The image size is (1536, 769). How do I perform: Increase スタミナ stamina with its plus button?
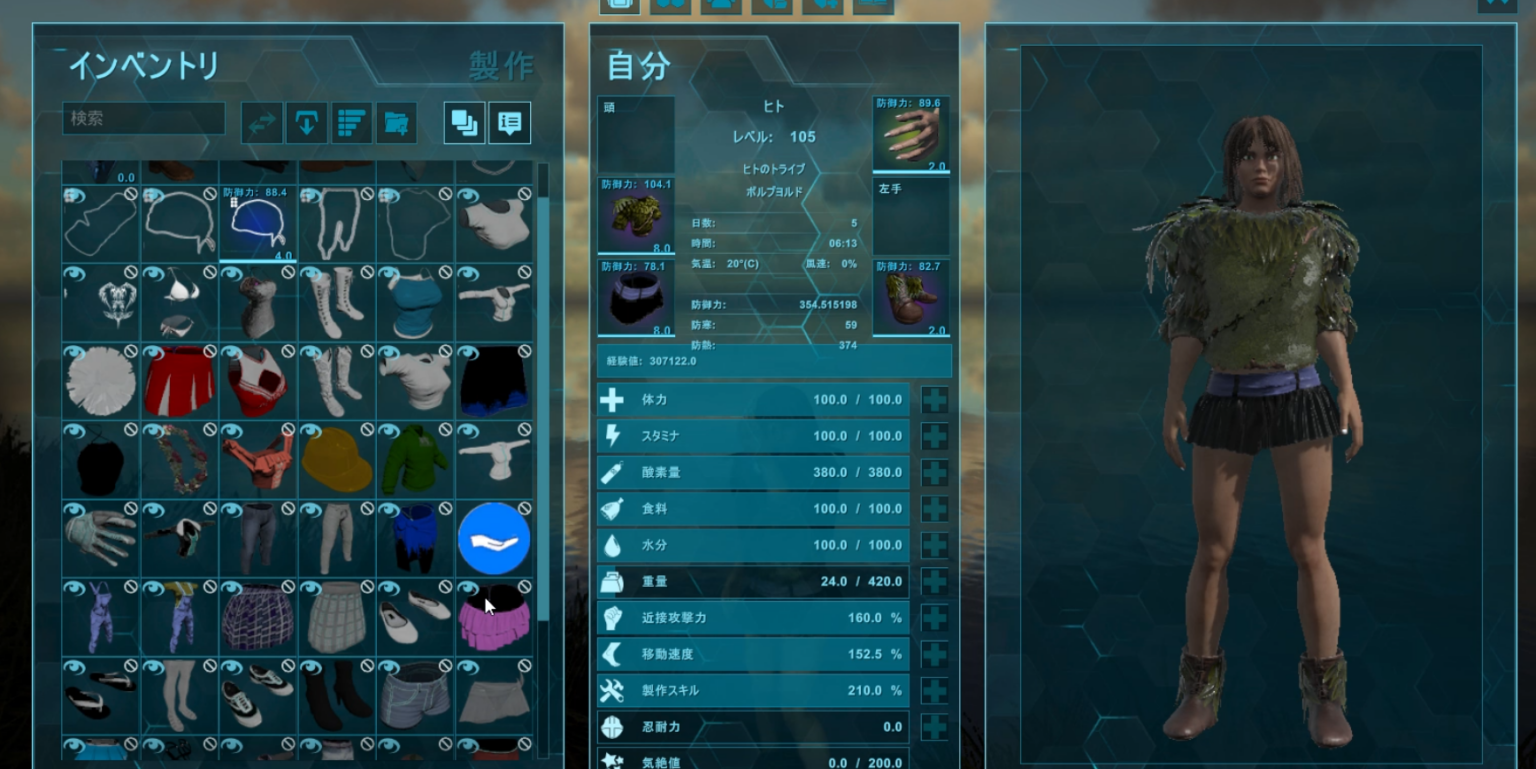pyautogui.click(x=933, y=436)
